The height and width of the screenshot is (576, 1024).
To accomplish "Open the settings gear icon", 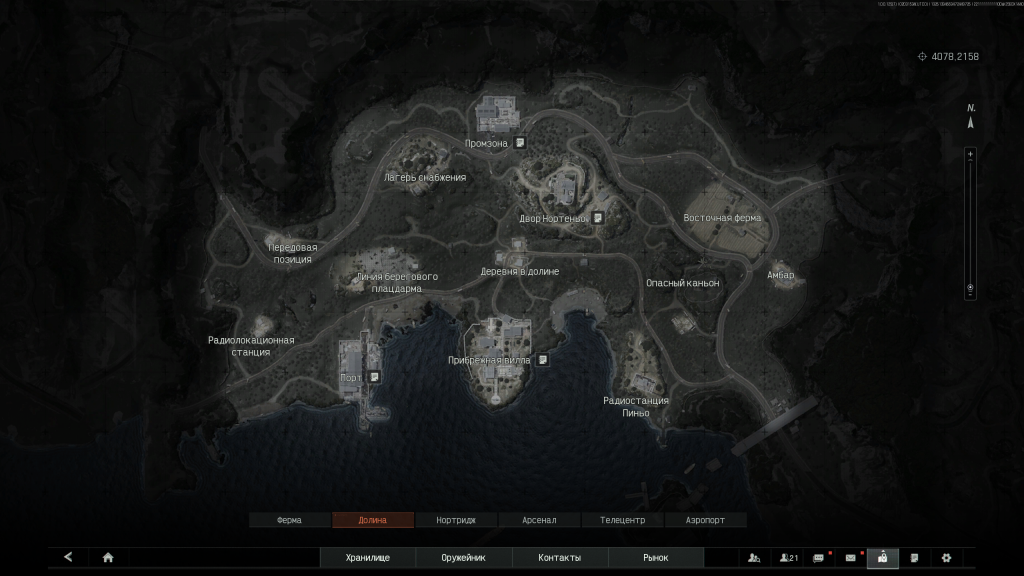I will click(946, 558).
